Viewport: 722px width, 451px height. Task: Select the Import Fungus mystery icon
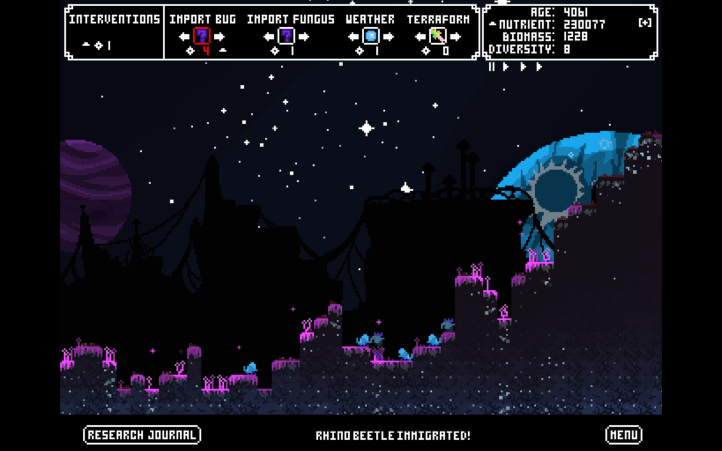pyautogui.click(x=286, y=37)
